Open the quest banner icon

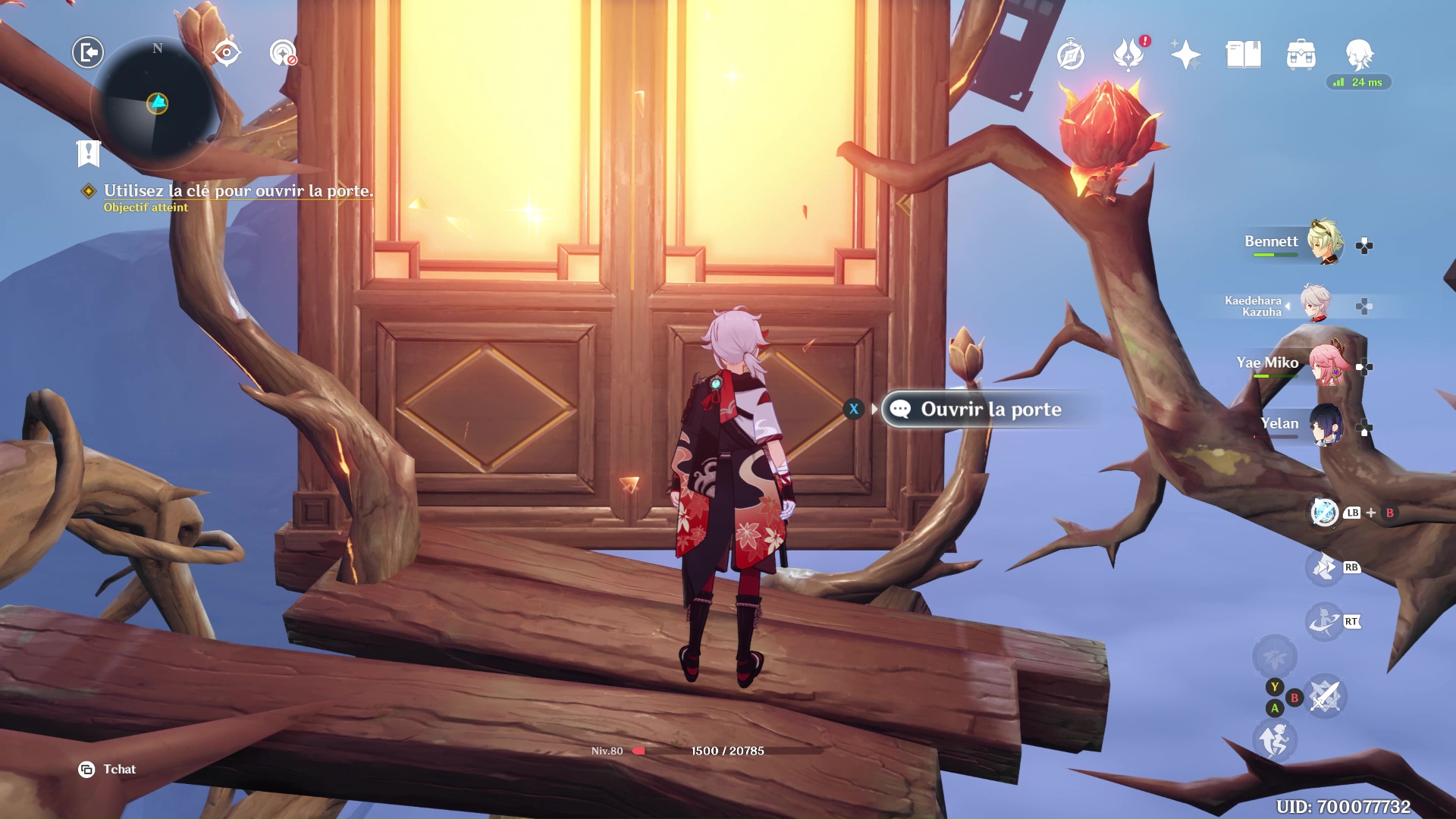click(89, 153)
